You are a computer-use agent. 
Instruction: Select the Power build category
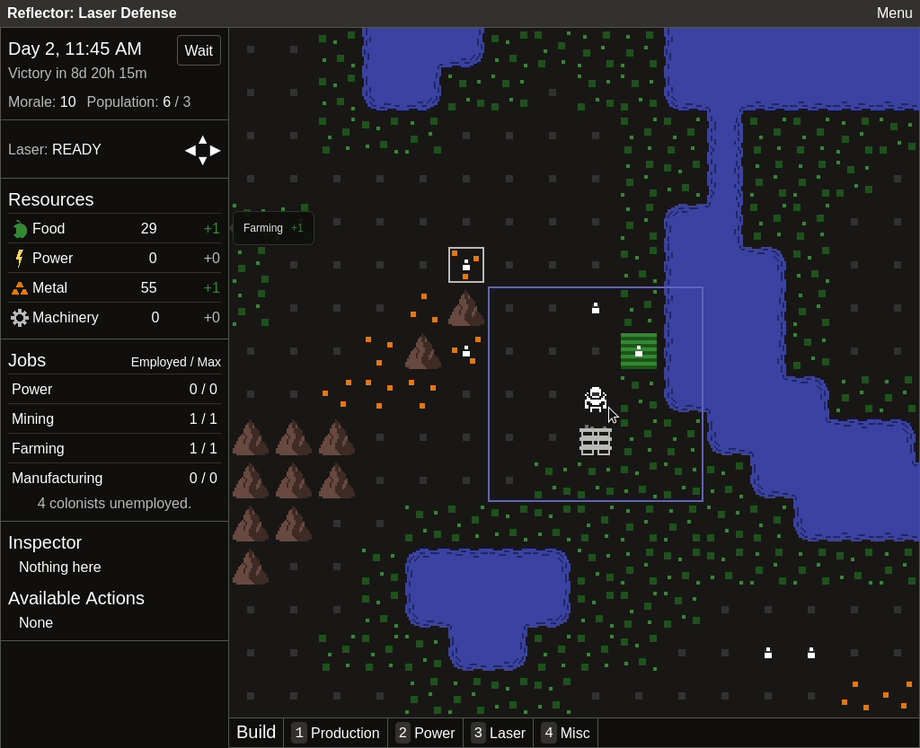425,733
